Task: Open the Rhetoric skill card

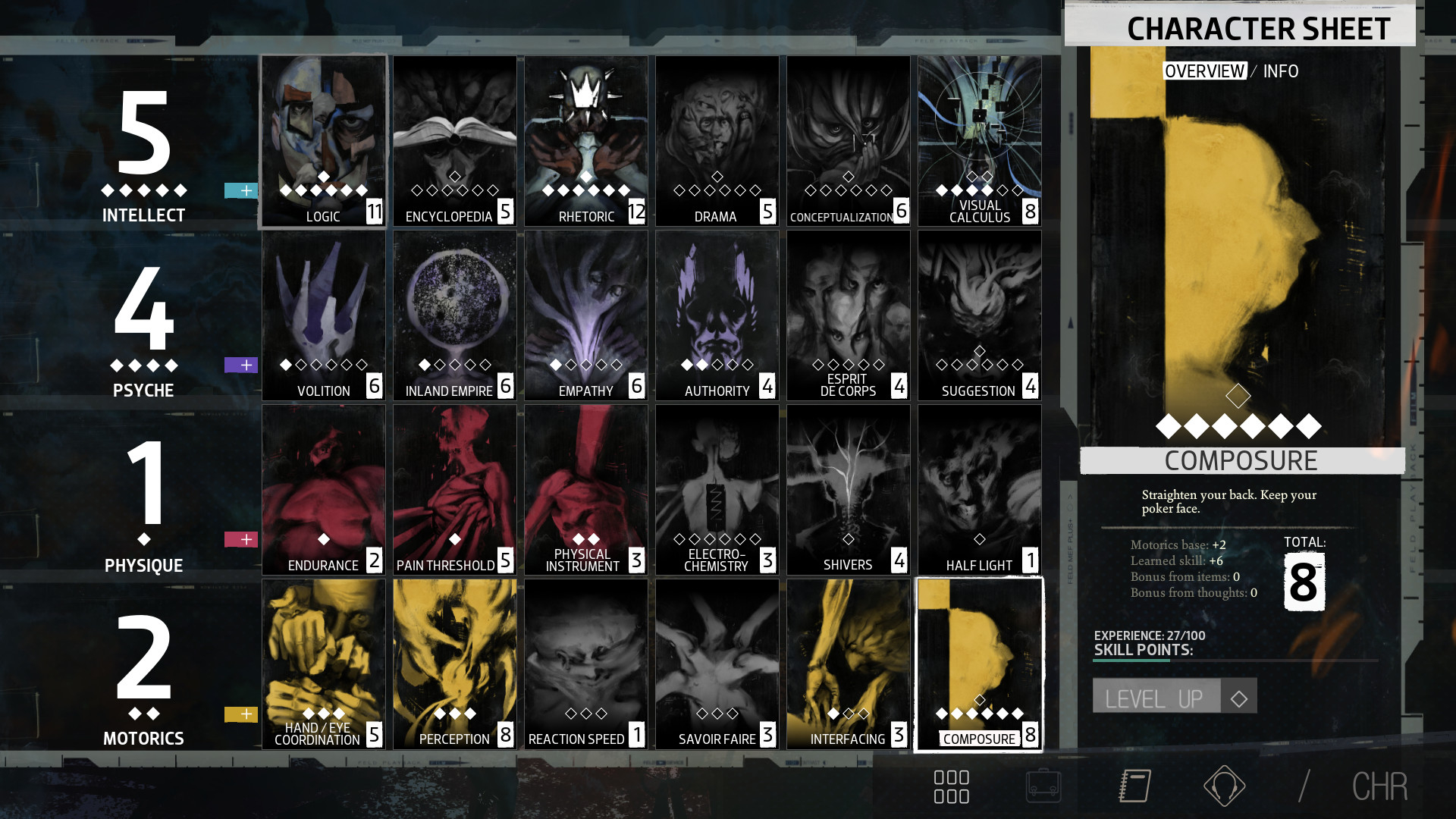Action: (586, 141)
